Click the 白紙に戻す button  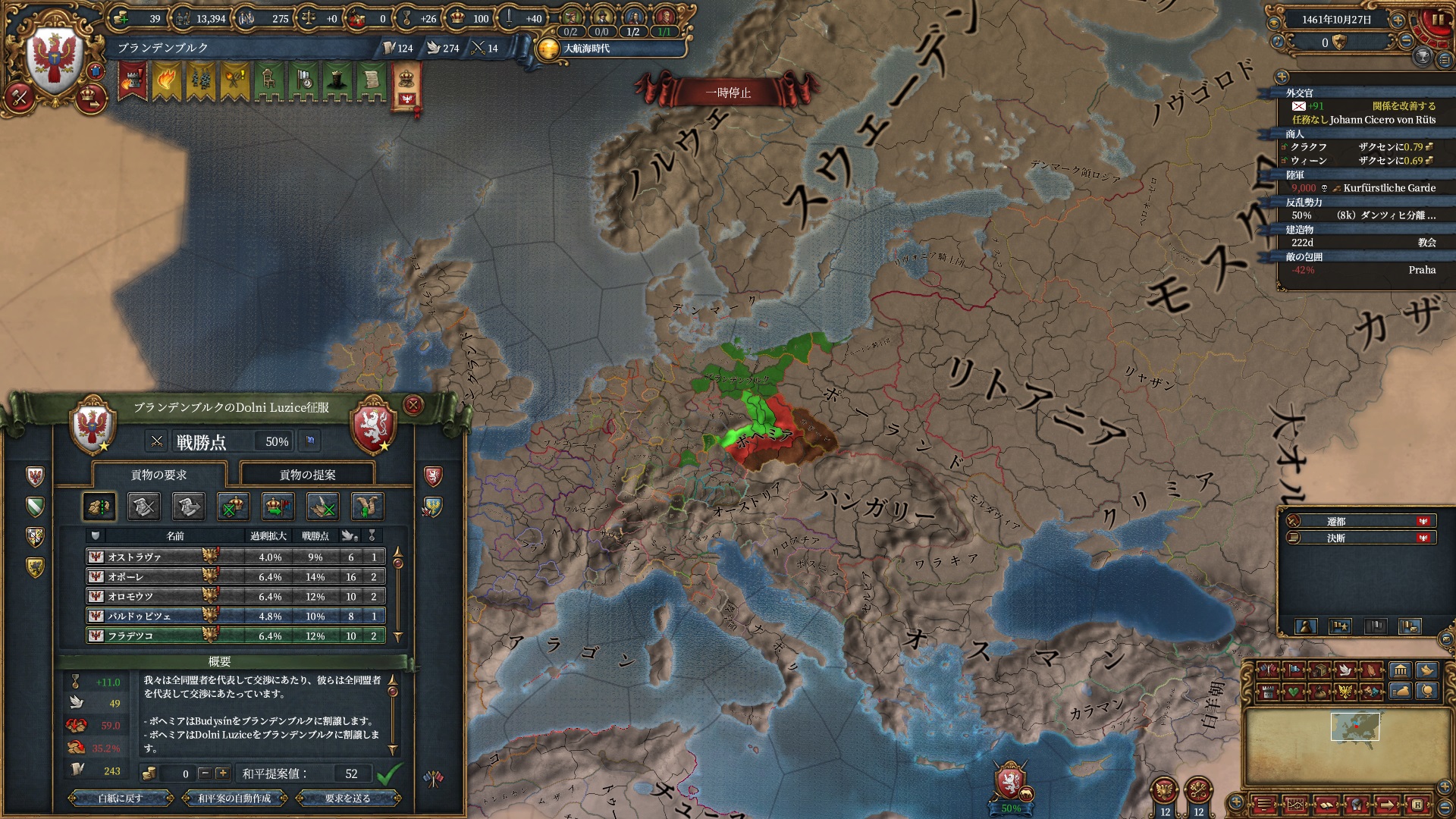coord(120,798)
